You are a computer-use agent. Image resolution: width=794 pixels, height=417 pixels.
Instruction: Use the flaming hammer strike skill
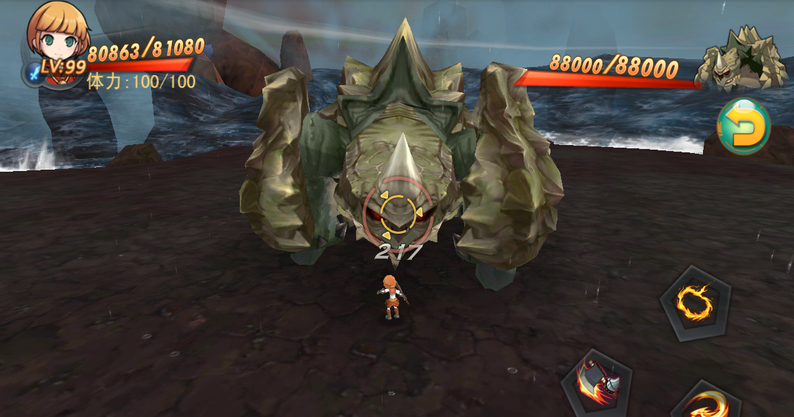tap(599, 382)
